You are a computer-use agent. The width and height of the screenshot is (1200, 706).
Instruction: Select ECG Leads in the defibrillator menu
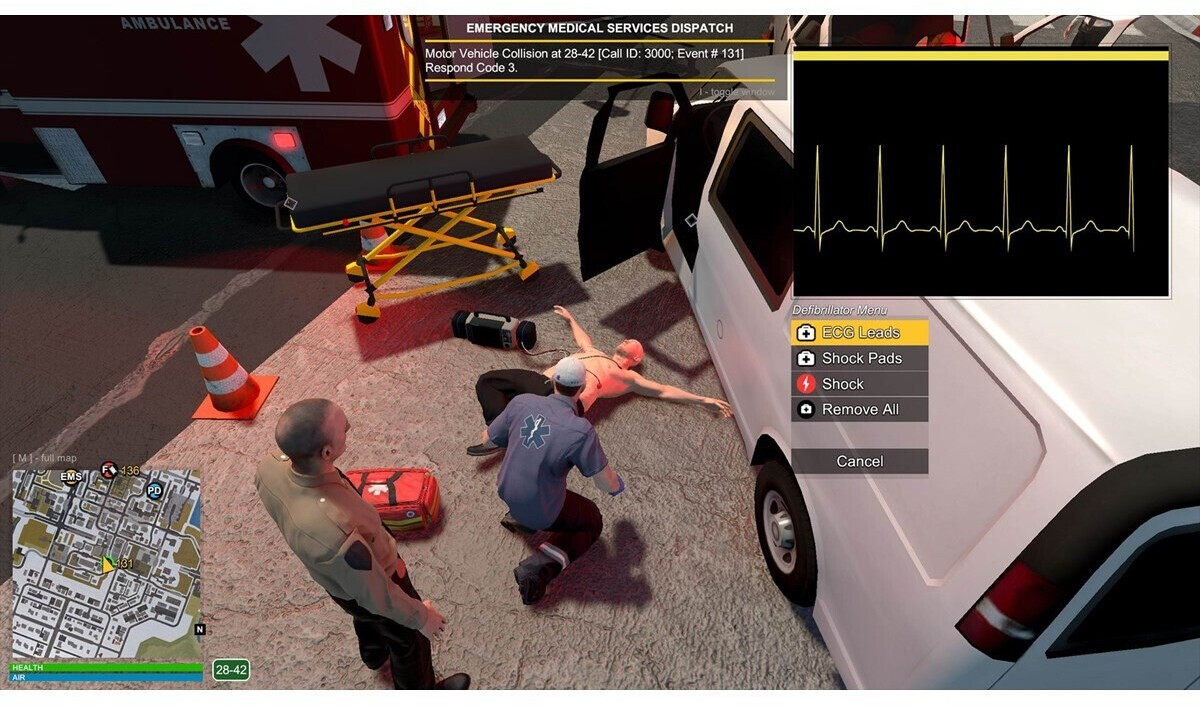860,333
